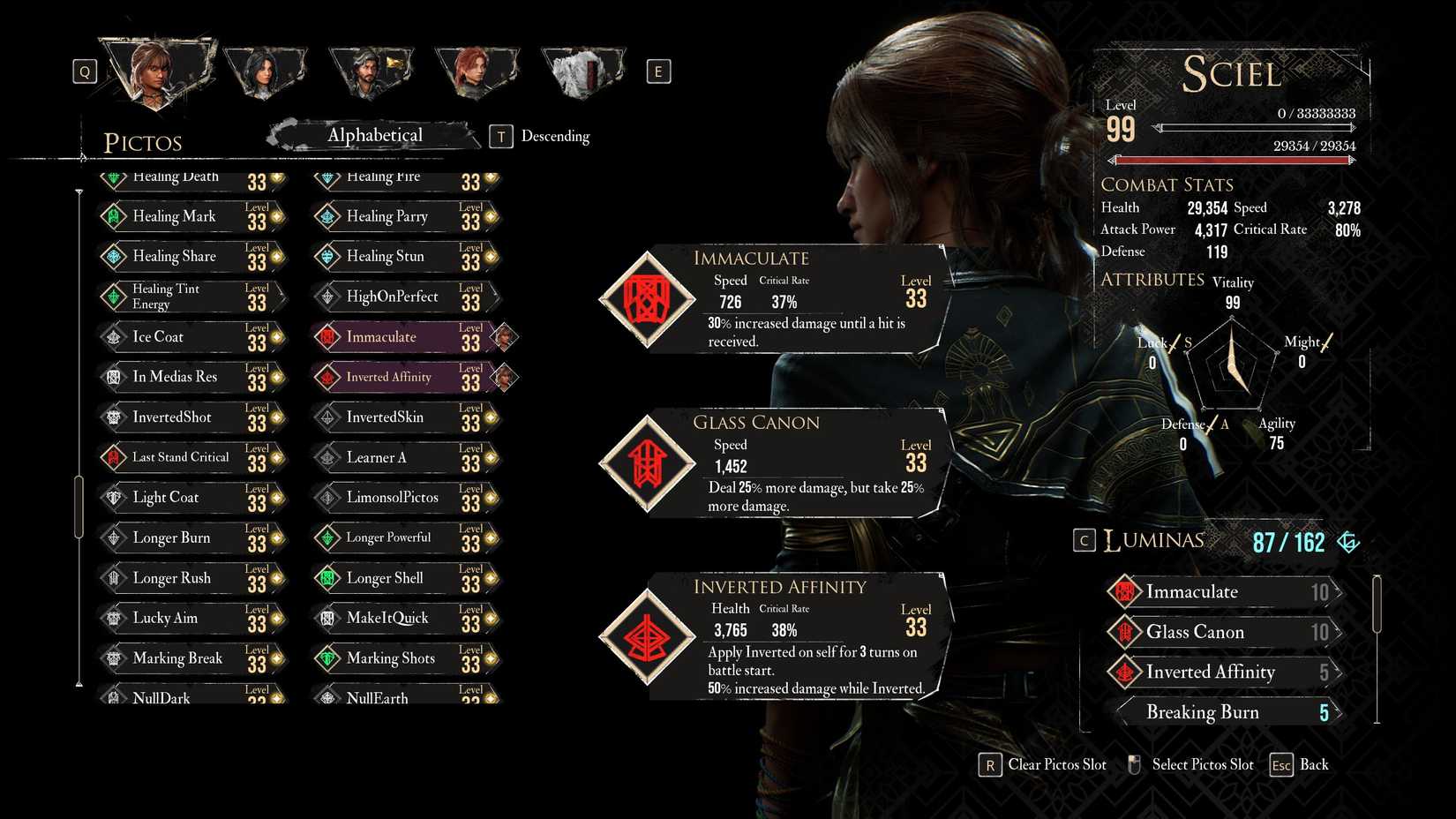Select the Ice Coat picto icon
Viewport: 1456px width, 819px height.
tap(116, 336)
